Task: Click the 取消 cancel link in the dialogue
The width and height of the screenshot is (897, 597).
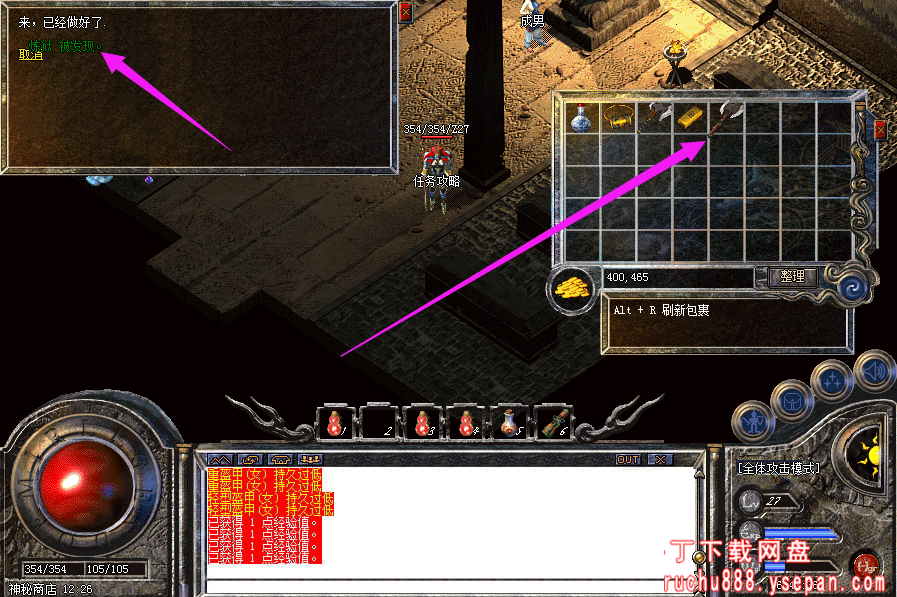Action: click(x=31, y=55)
